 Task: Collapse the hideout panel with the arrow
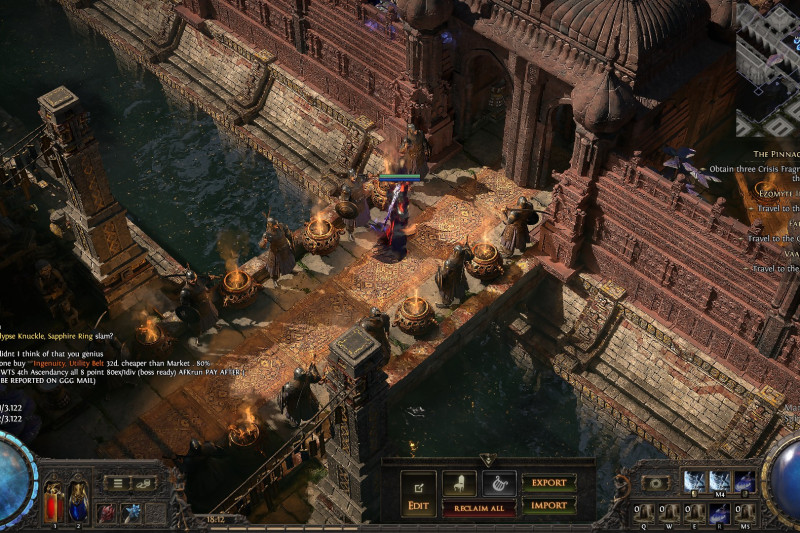pos(487,459)
